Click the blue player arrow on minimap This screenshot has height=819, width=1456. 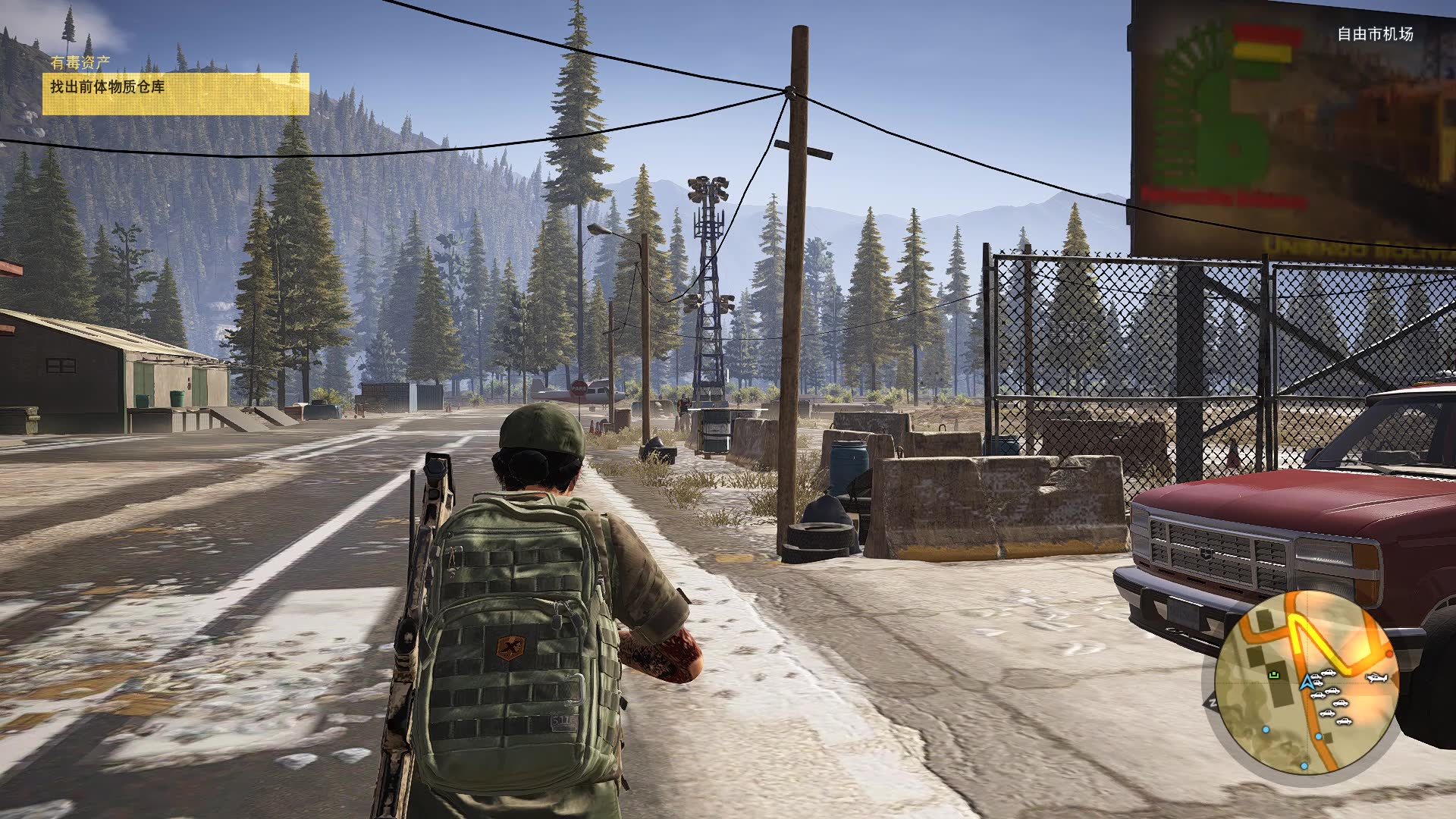tap(1306, 683)
